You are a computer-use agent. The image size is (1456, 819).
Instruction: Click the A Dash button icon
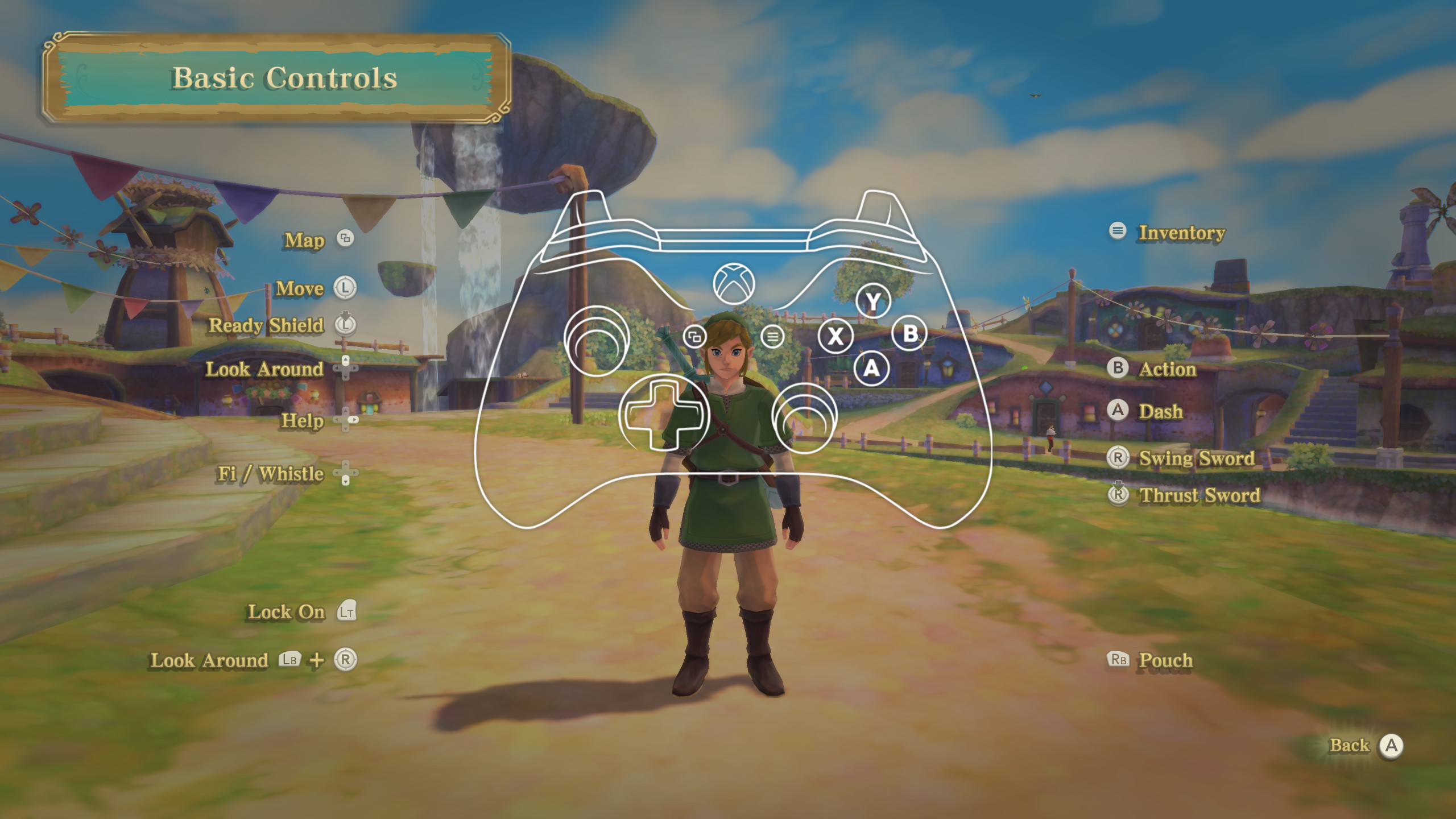[x=1117, y=411]
